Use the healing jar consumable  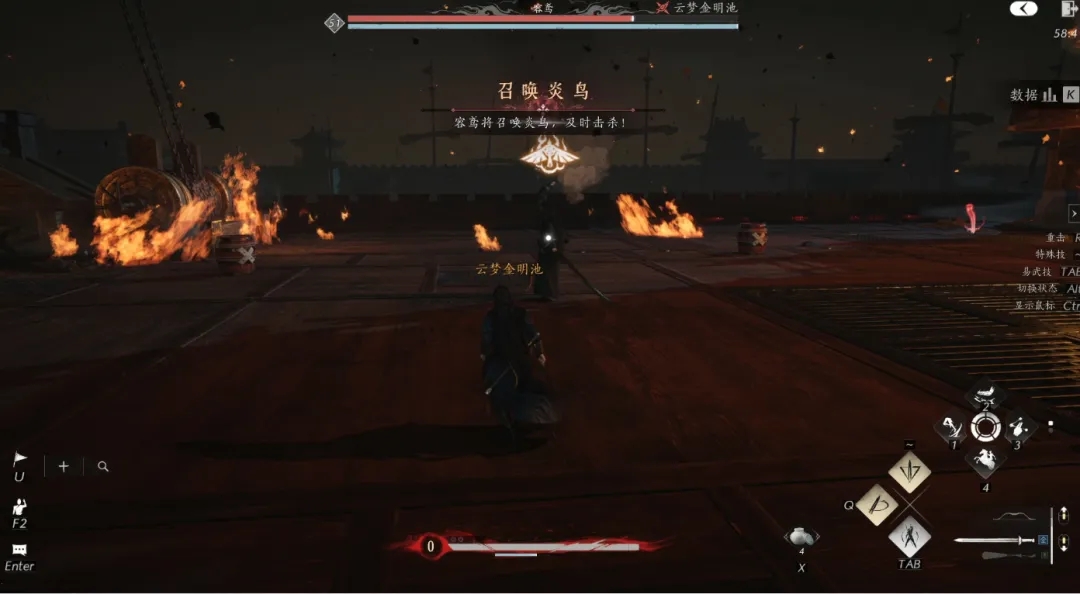pos(801,540)
